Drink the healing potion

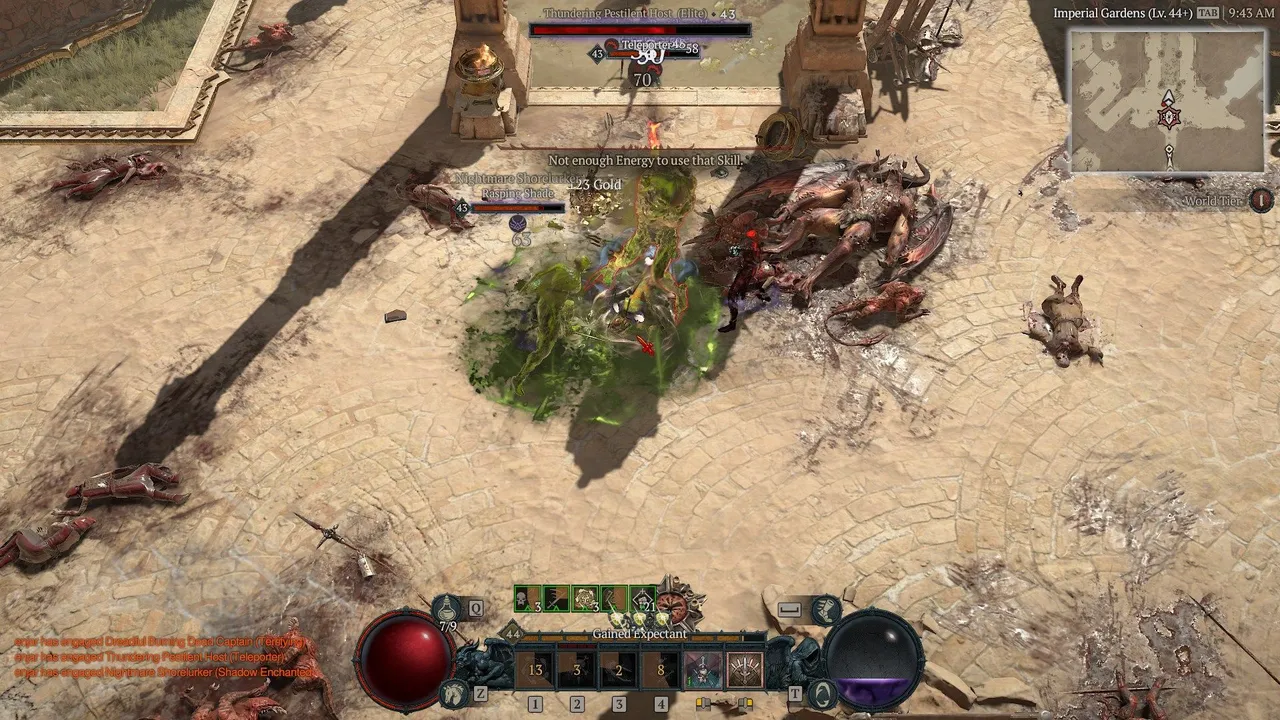click(x=448, y=608)
